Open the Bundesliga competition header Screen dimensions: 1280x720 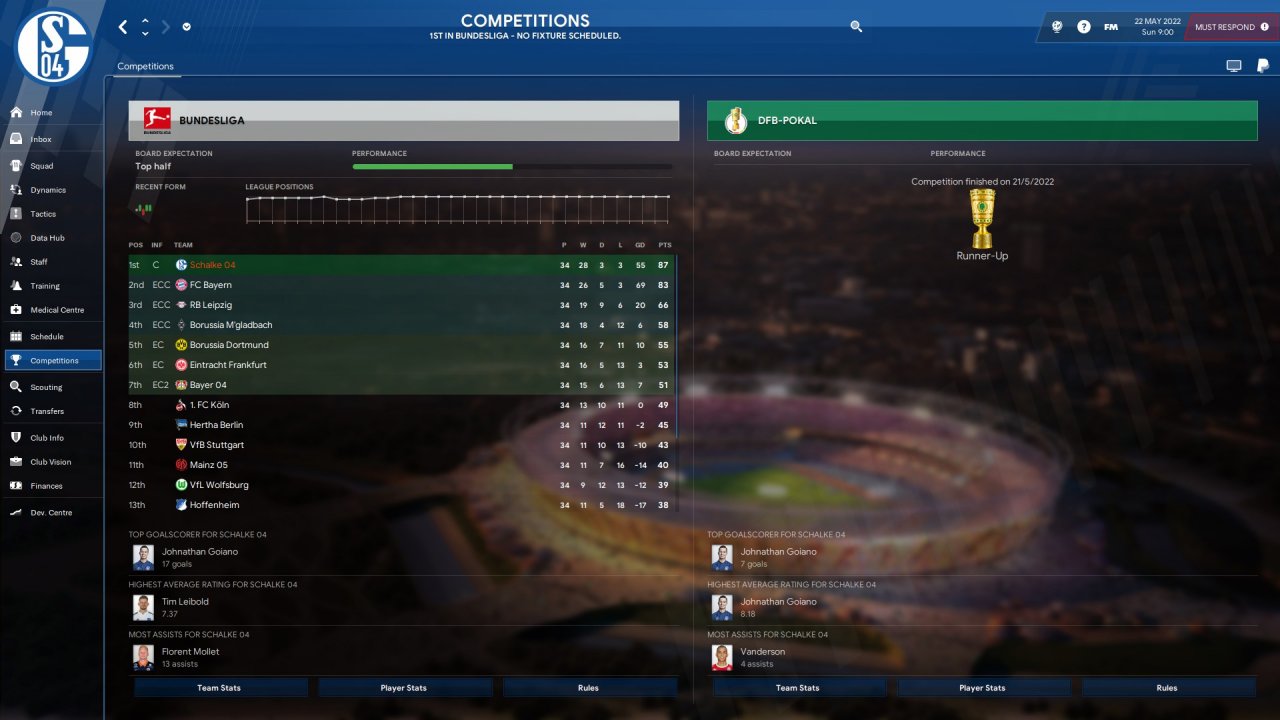pyautogui.click(x=403, y=121)
